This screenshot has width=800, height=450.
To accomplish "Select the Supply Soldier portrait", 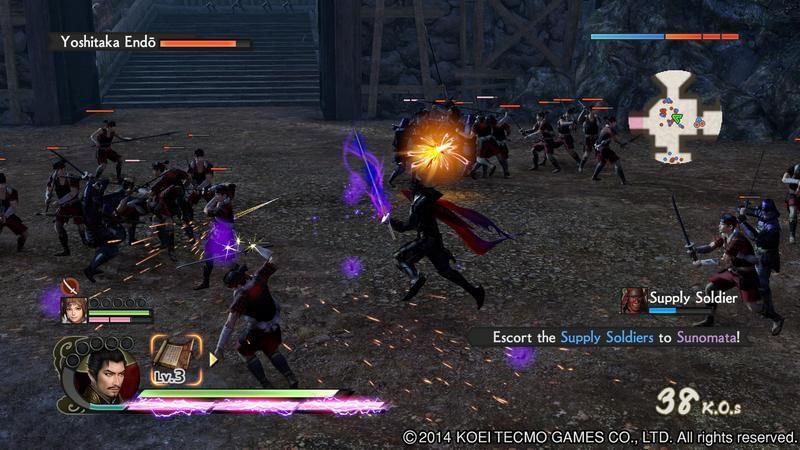I will point(631,300).
